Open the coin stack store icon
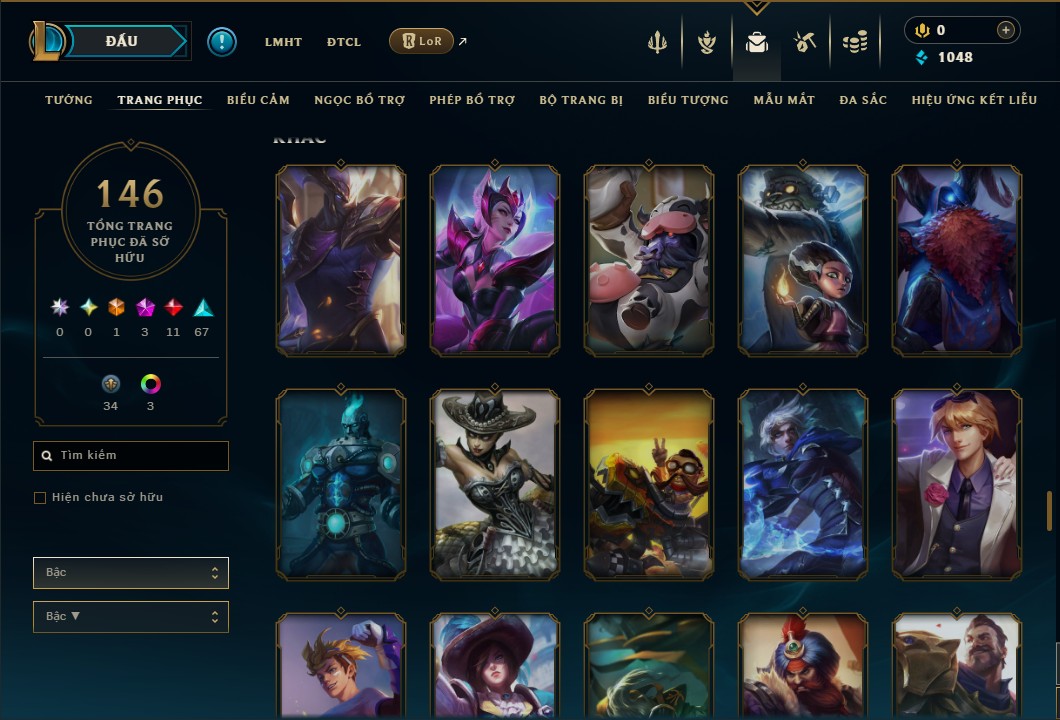This screenshot has width=1060, height=720. click(854, 42)
